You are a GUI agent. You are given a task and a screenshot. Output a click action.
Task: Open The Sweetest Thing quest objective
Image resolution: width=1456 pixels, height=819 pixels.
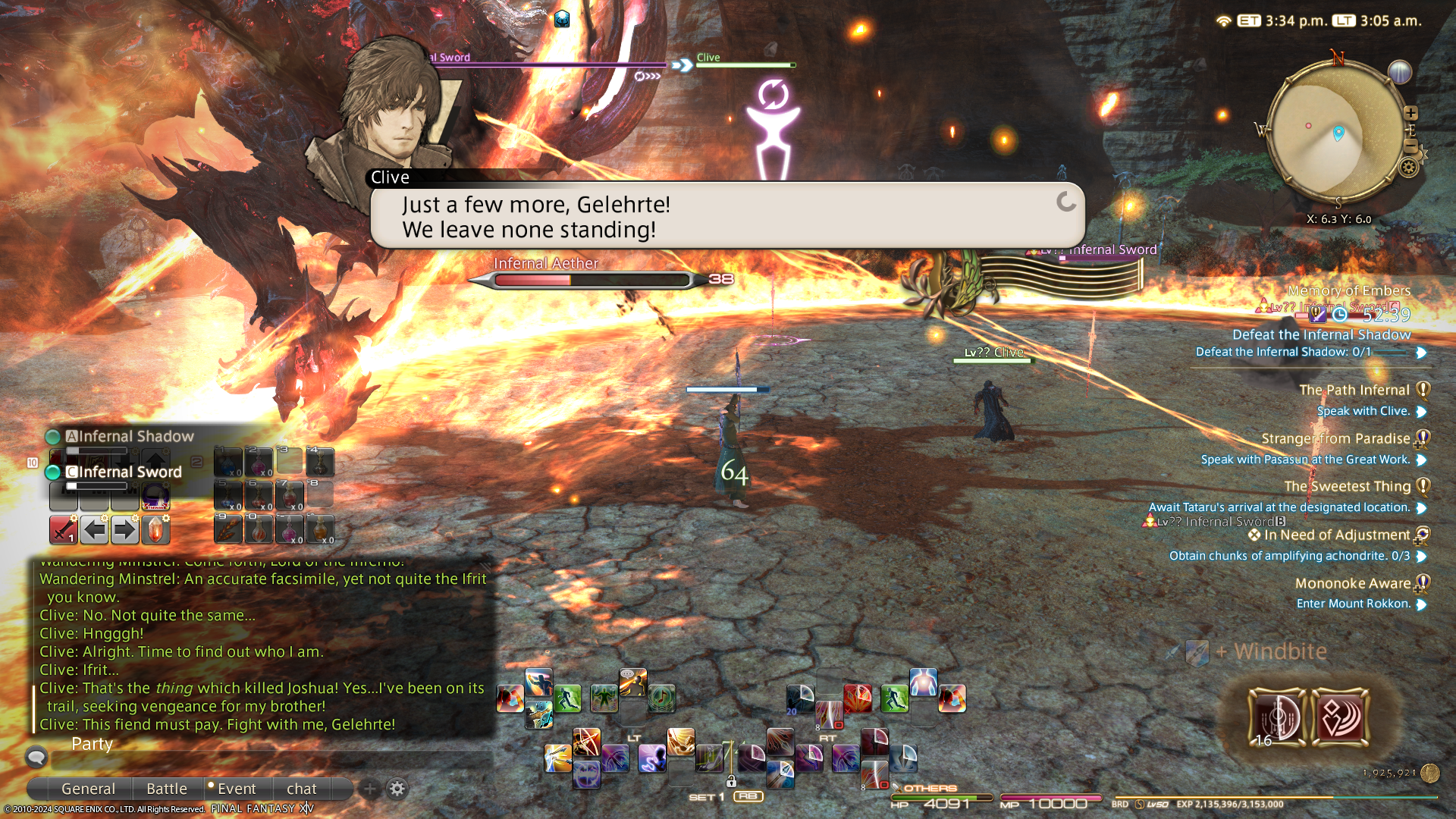[1279, 507]
